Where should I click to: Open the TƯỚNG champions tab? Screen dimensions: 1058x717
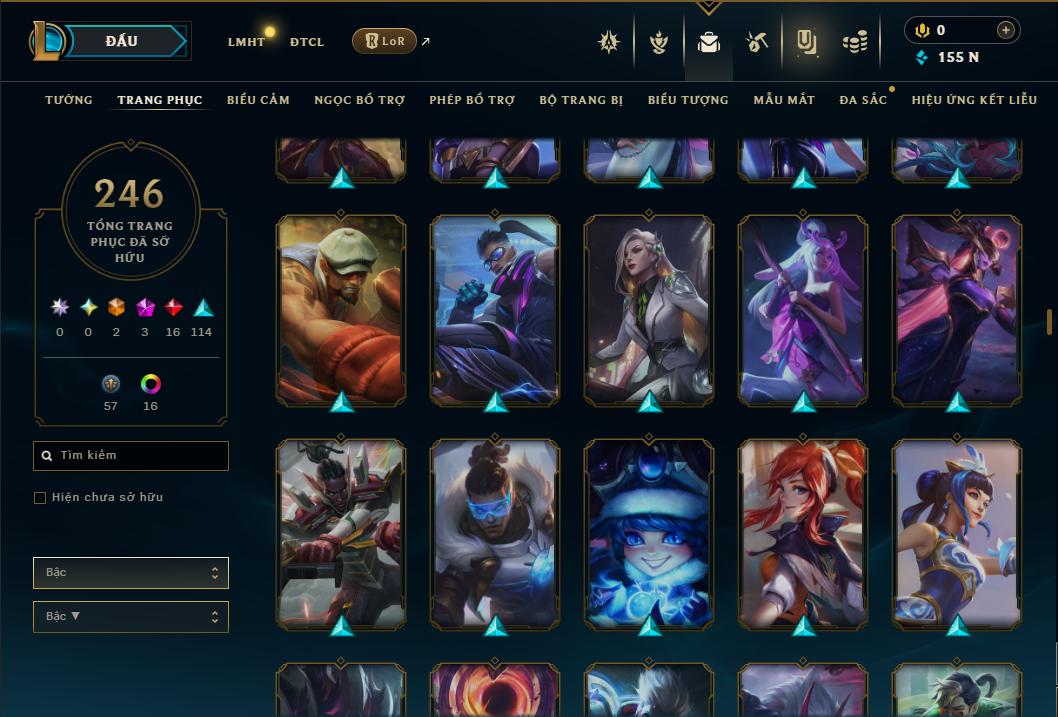pyautogui.click(x=69, y=100)
